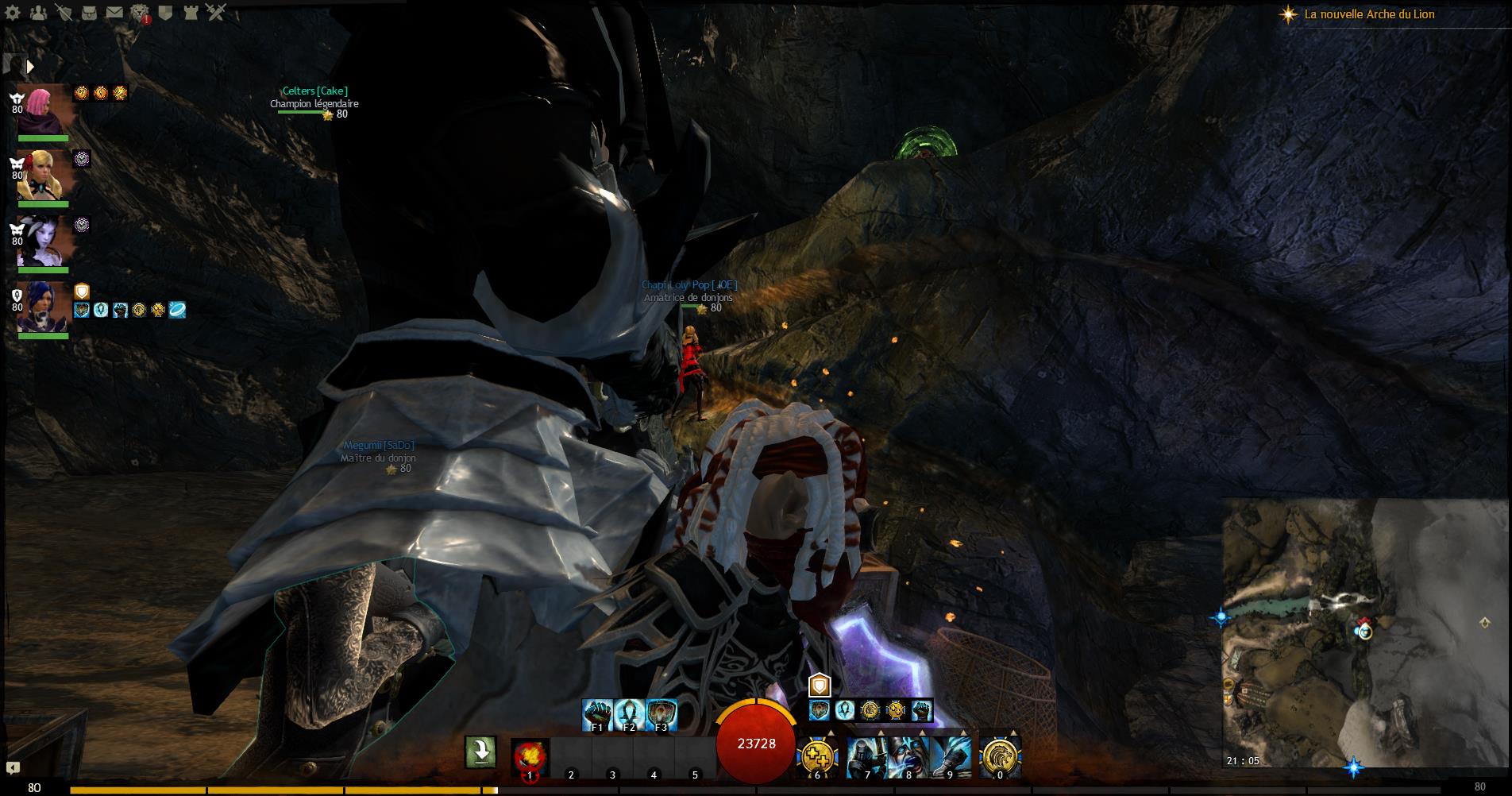Activate the F1 fist virtue skill
Viewport: 1512px width, 796px height.
tap(597, 713)
